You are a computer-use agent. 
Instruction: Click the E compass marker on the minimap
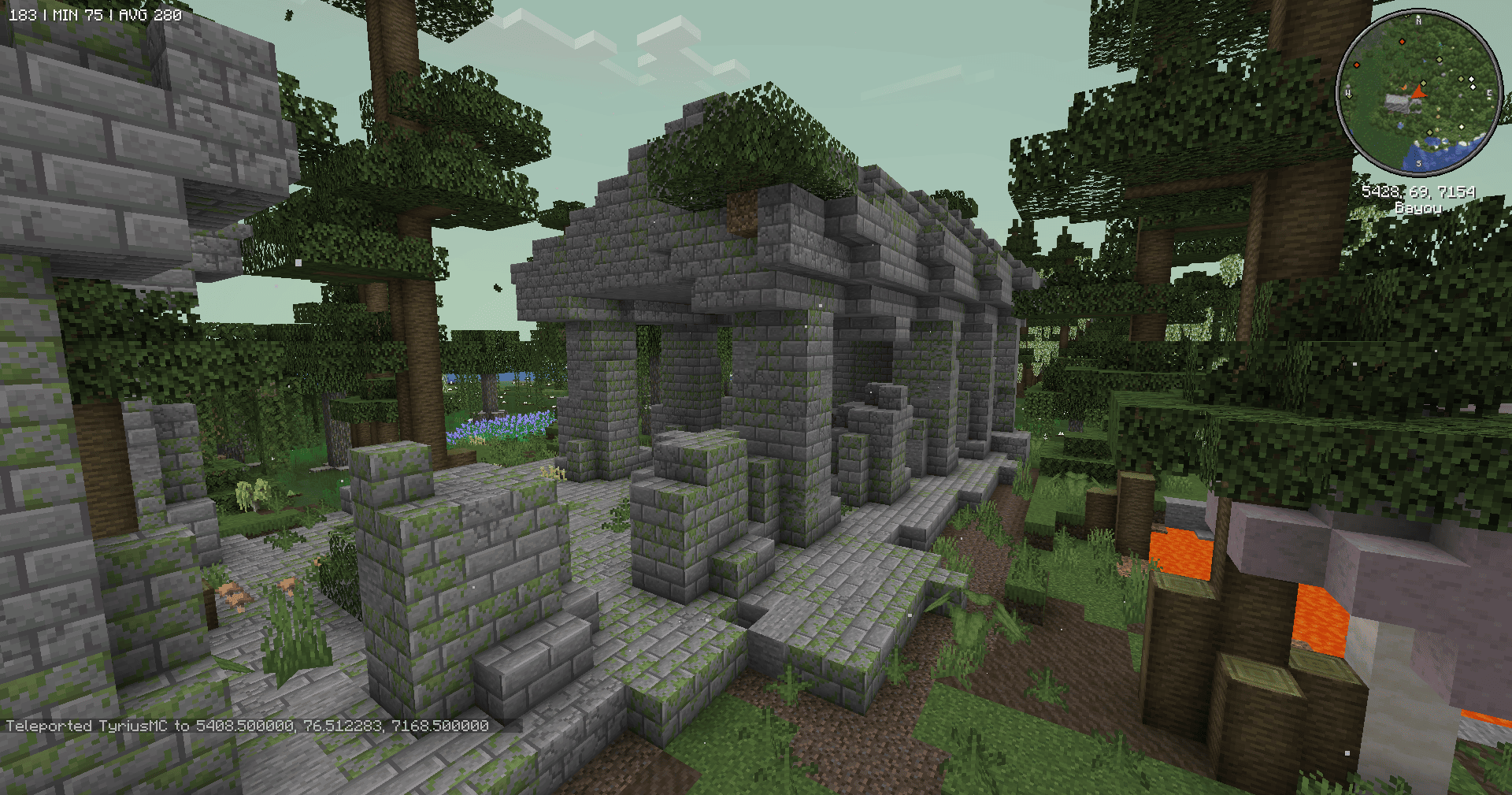[1489, 93]
